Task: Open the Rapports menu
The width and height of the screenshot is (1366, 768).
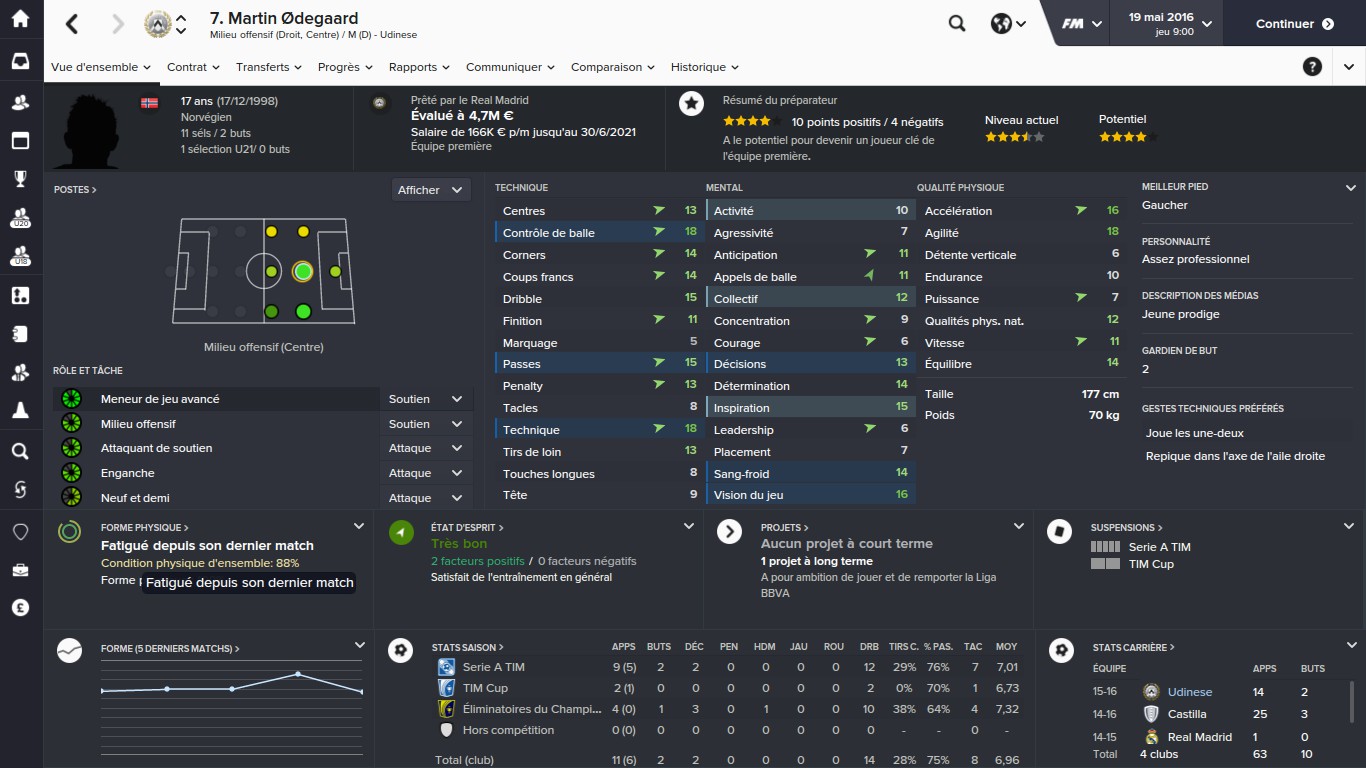Action: [419, 67]
